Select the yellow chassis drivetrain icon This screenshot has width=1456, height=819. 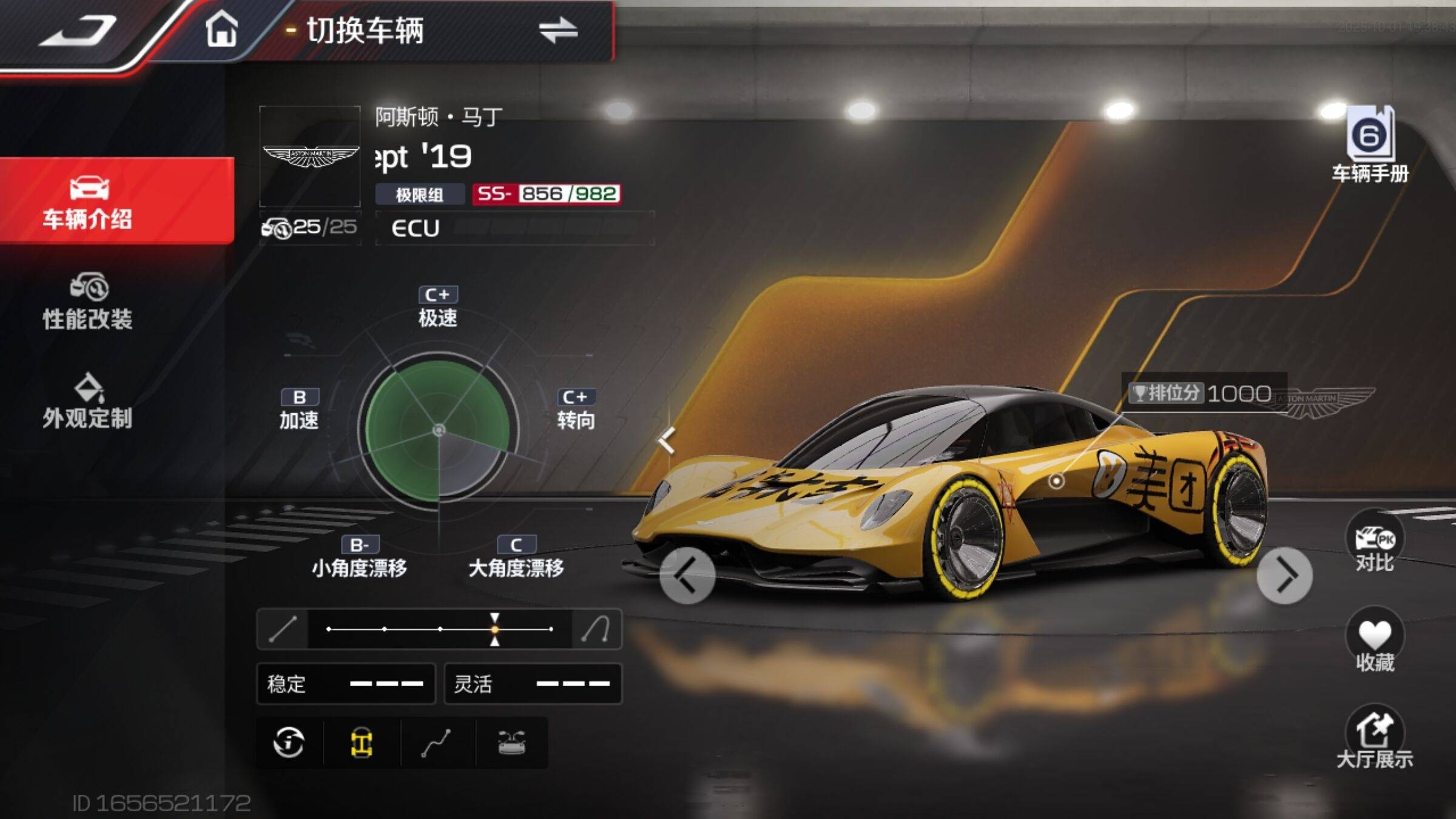click(362, 743)
